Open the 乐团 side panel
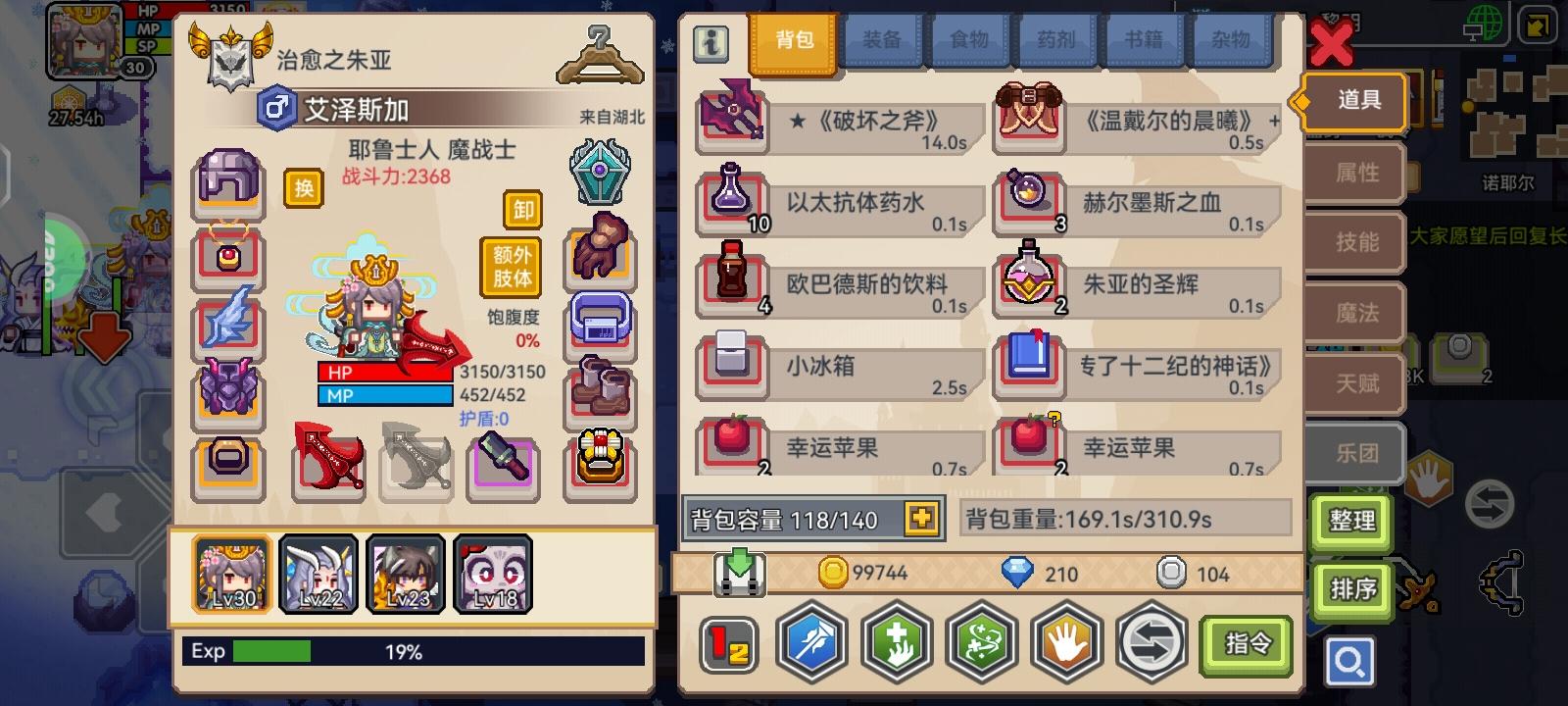 pos(1353,453)
